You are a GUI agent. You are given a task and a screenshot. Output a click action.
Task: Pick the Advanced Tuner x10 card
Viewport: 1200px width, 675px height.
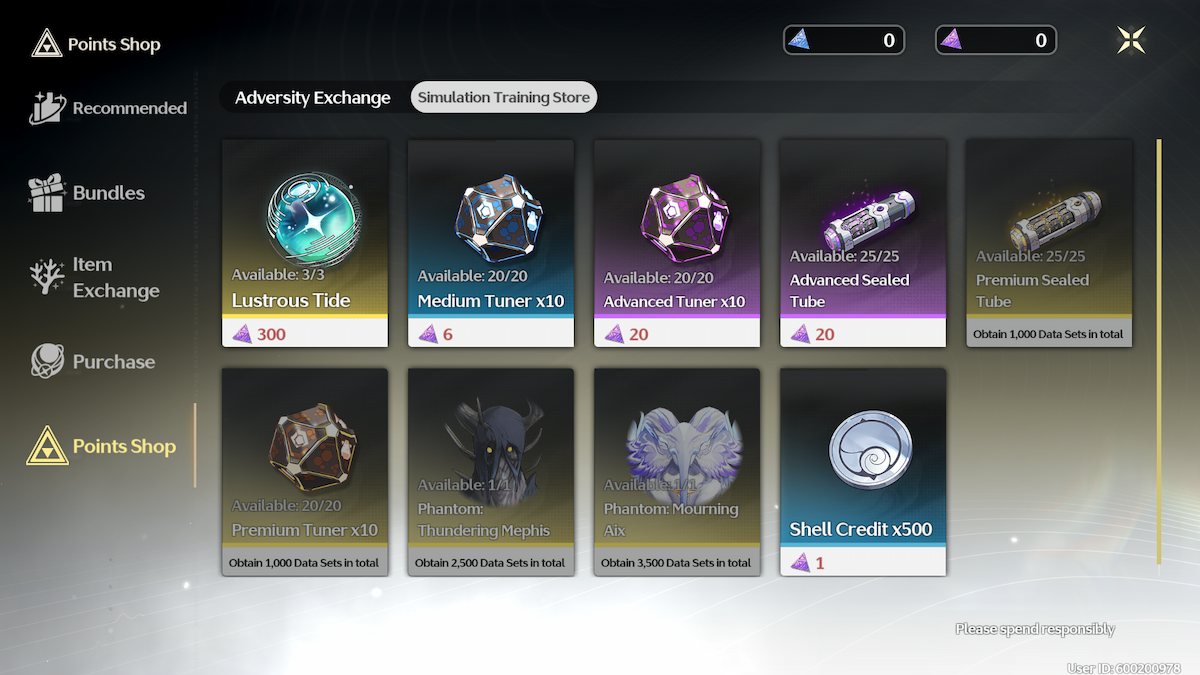point(677,243)
